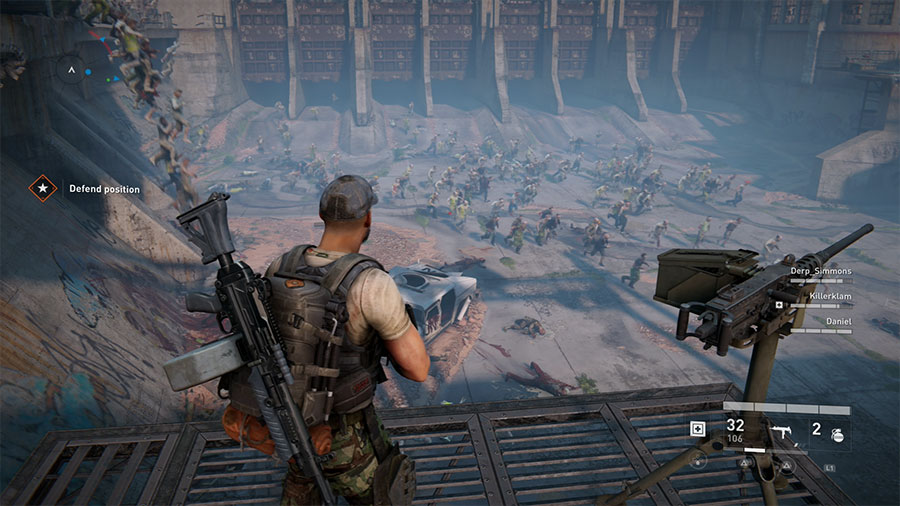This screenshot has height=506, width=900.
Task: Select teammate Derp_Simmons in the squad list
Action: tap(820, 271)
